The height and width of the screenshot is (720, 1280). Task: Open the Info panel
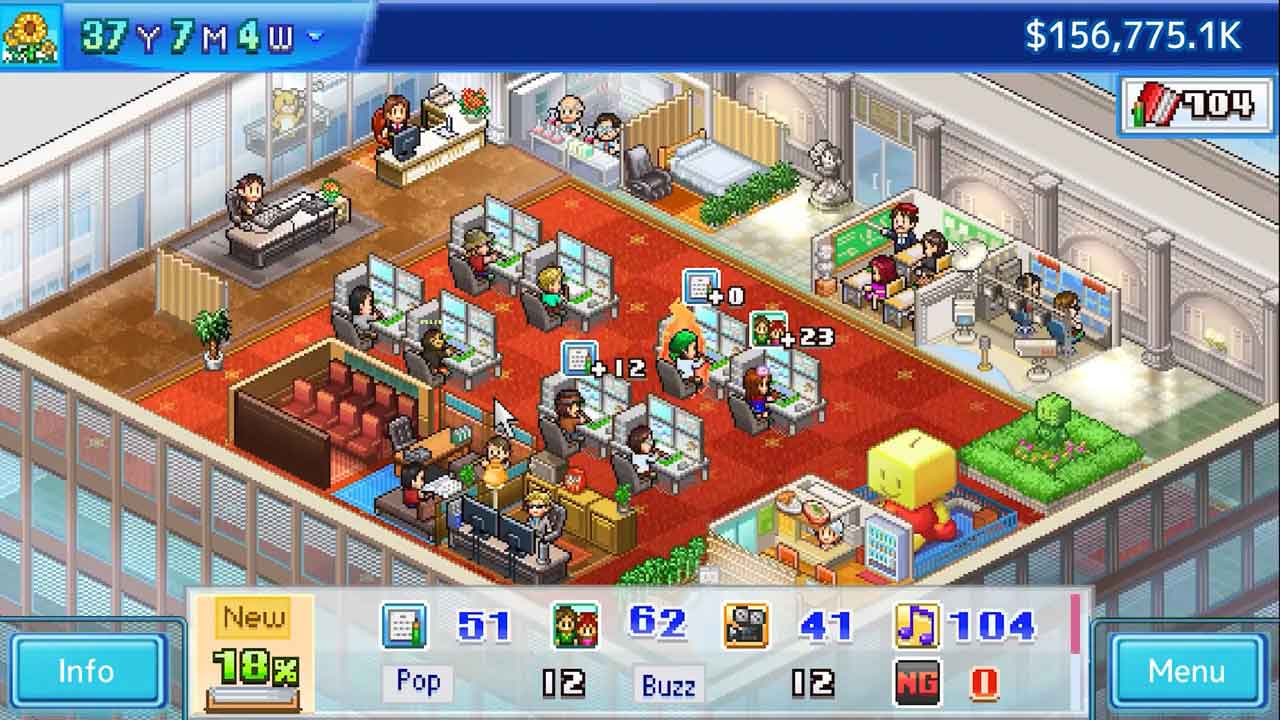(86, 670)
